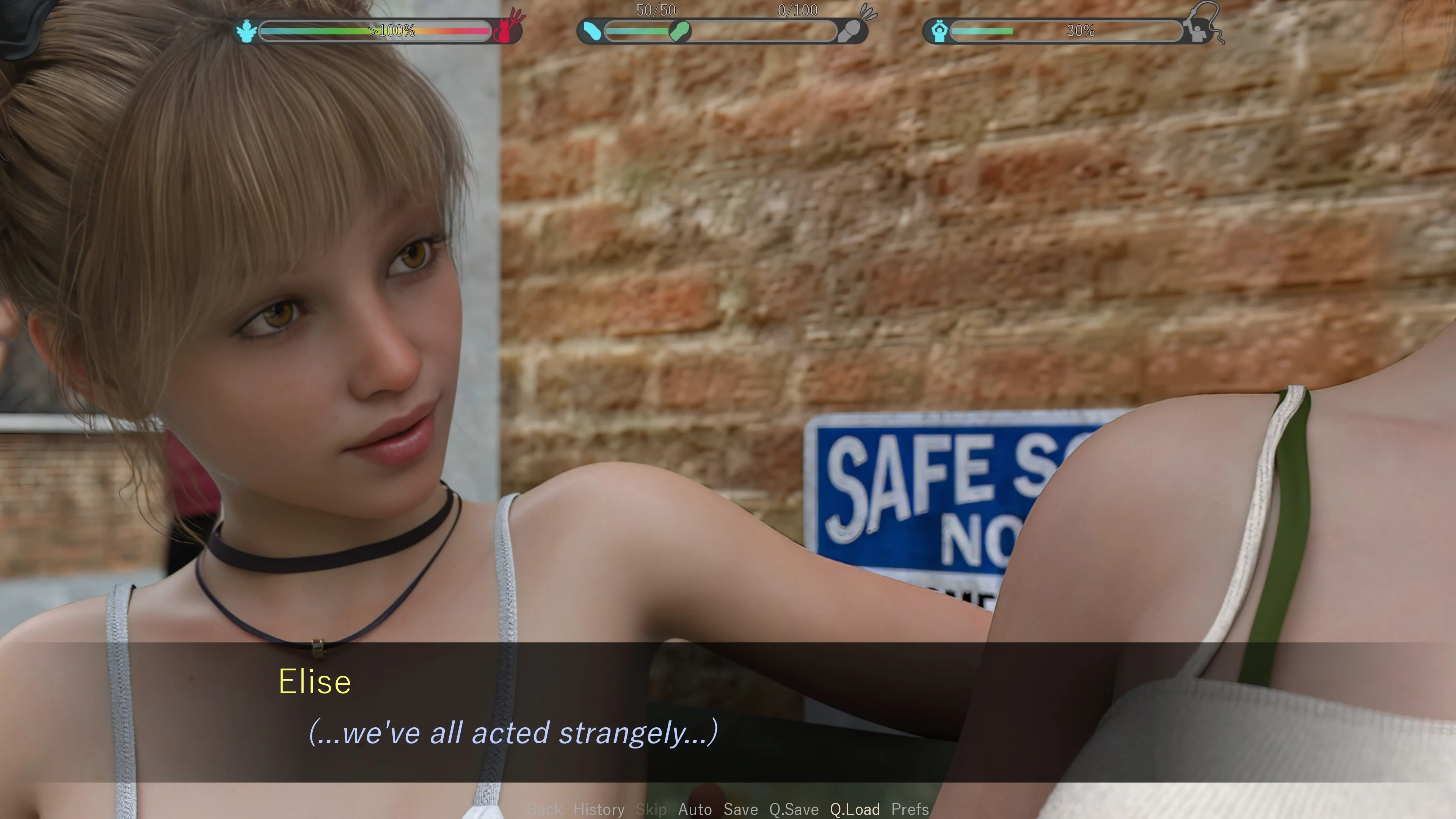Screen dimensions: 1456x819
Task: Open the Save menu
Action: point(741,810)
